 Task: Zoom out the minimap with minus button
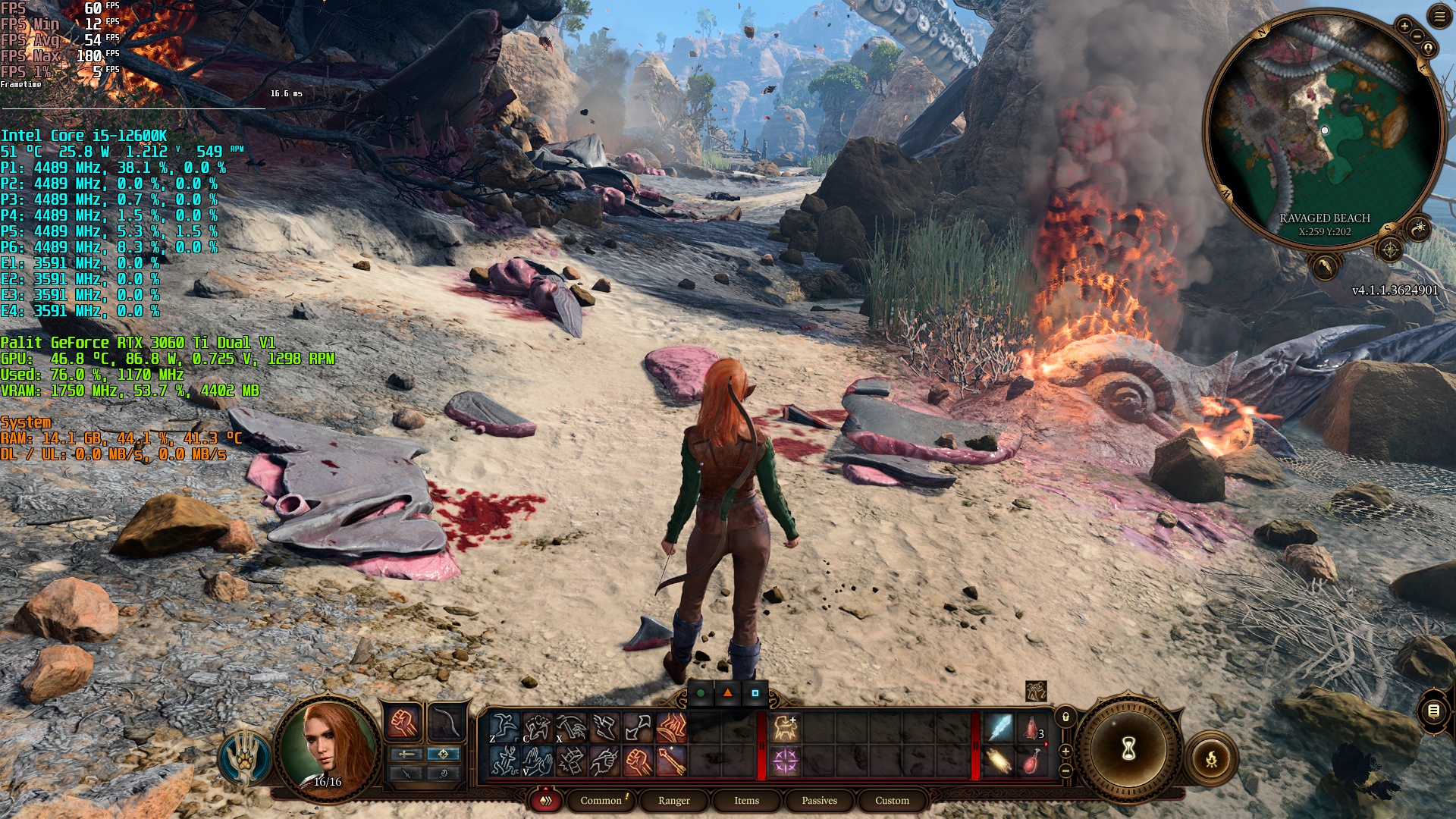(1417, 36)
